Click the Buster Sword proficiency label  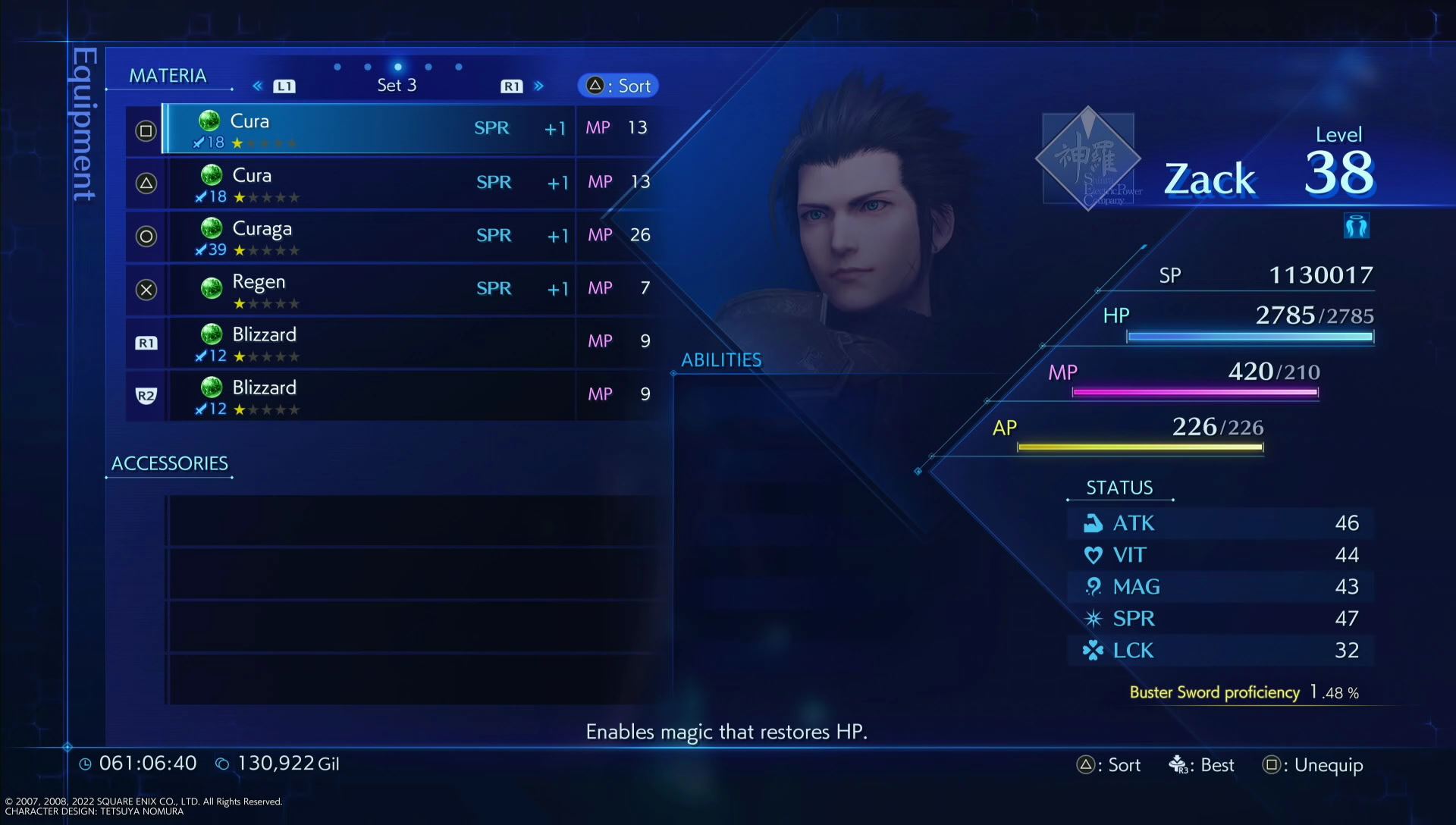point(1215,692)
